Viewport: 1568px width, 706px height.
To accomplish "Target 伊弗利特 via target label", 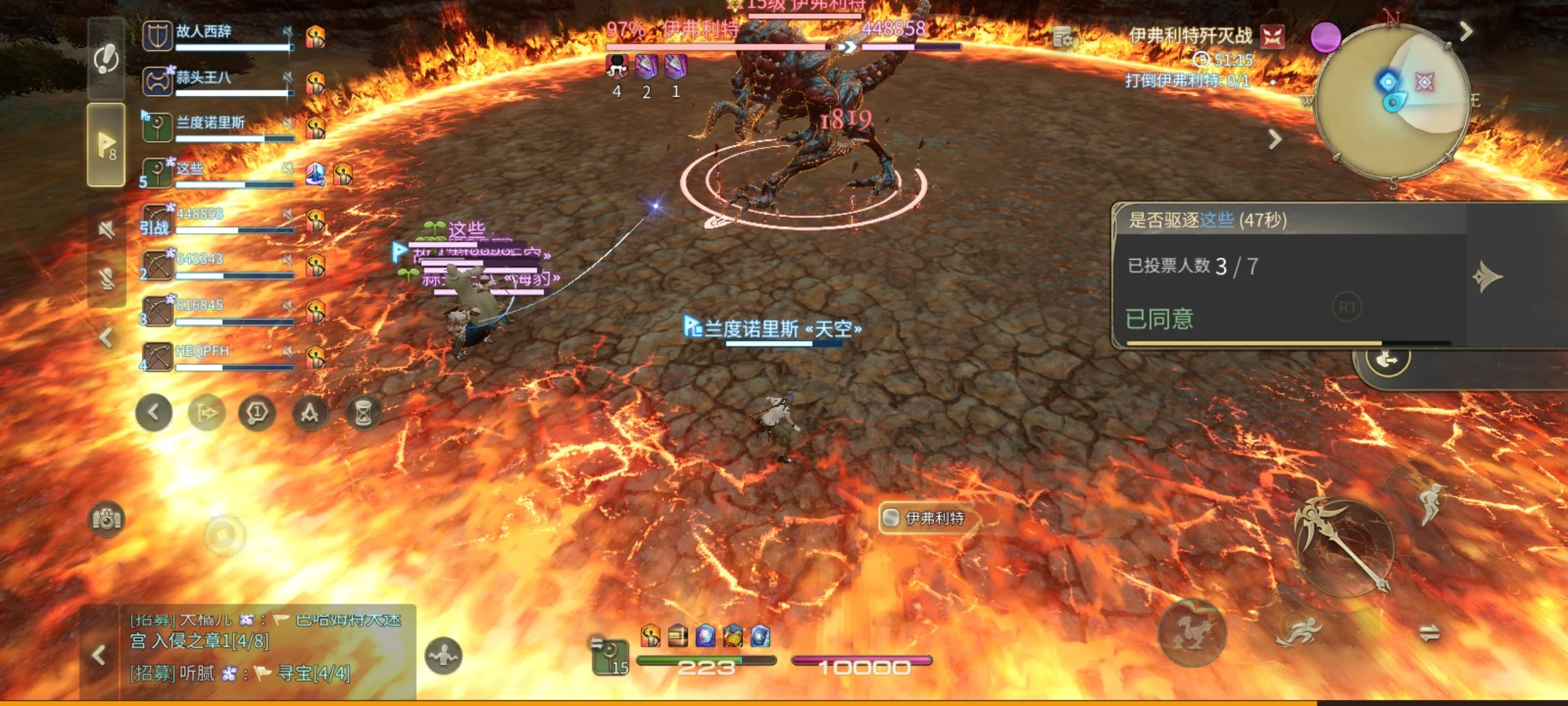I will click(933, 518).
